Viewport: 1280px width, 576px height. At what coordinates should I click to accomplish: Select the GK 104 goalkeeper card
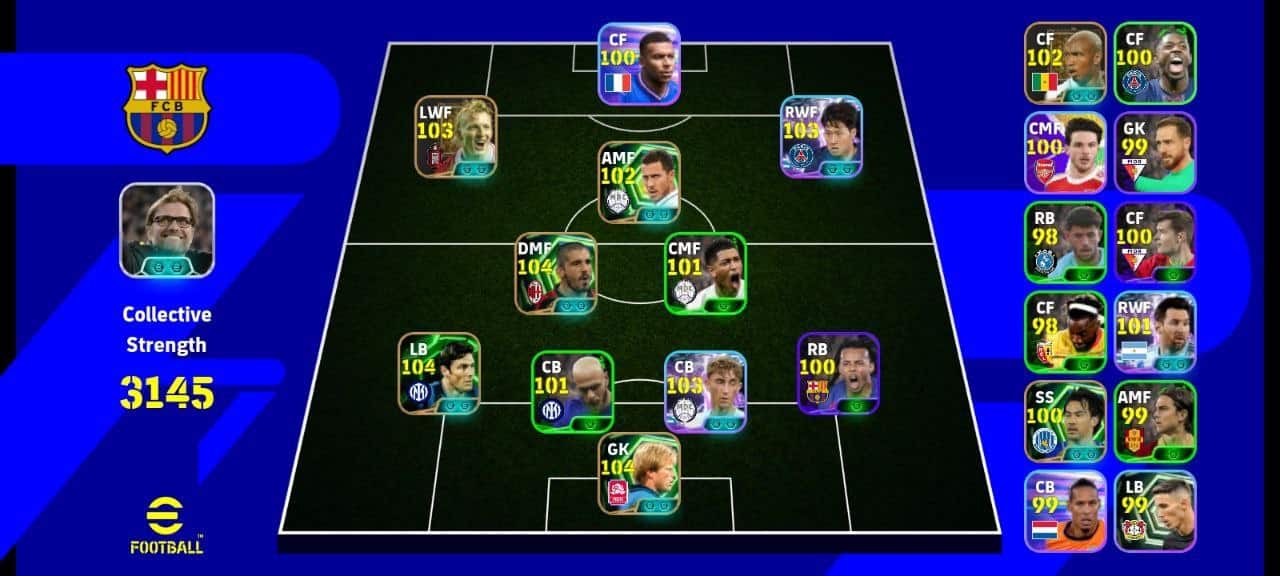click(639, 473)
